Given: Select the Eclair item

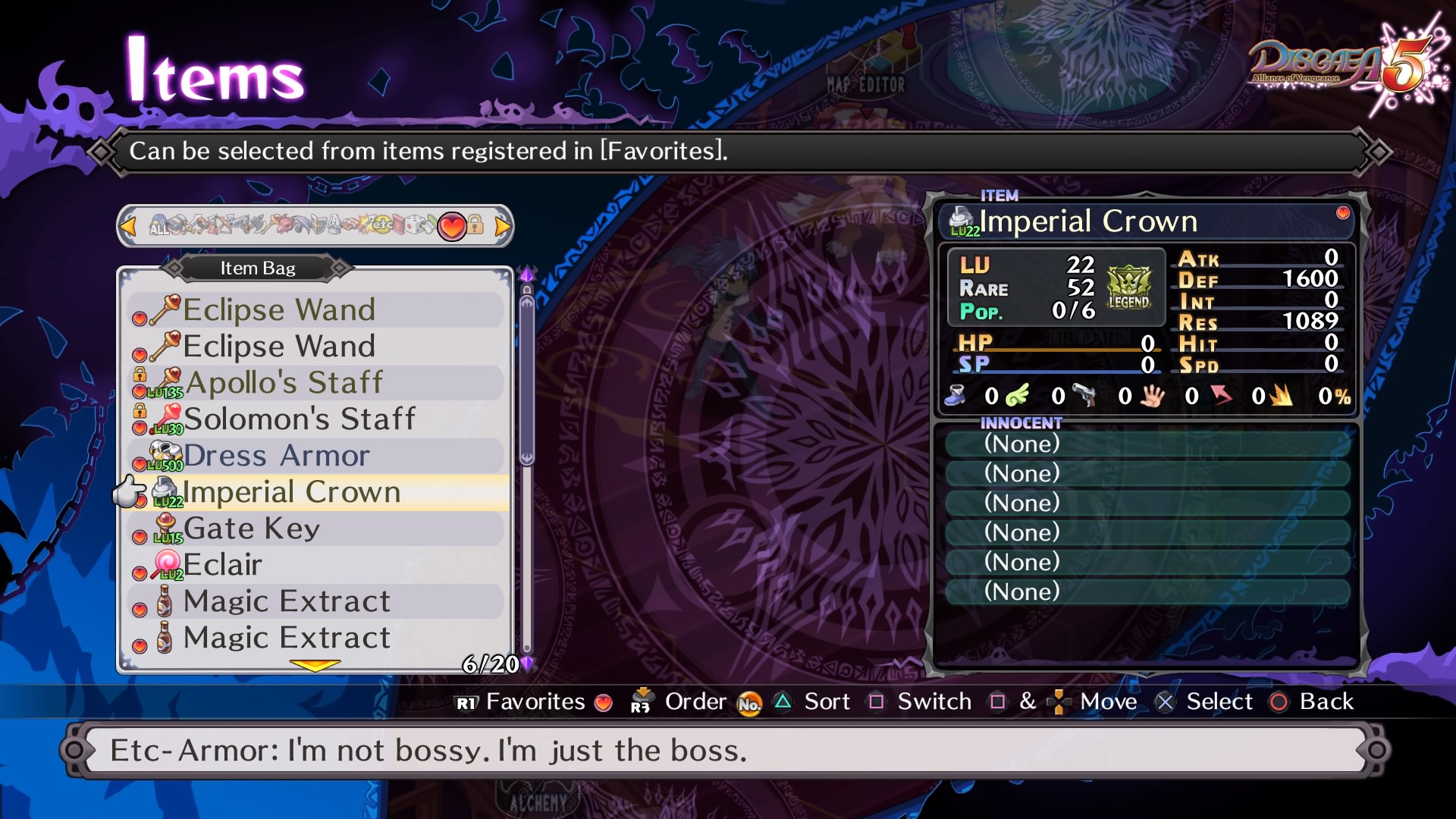Looking at the screenshot, I should (223, 565).
